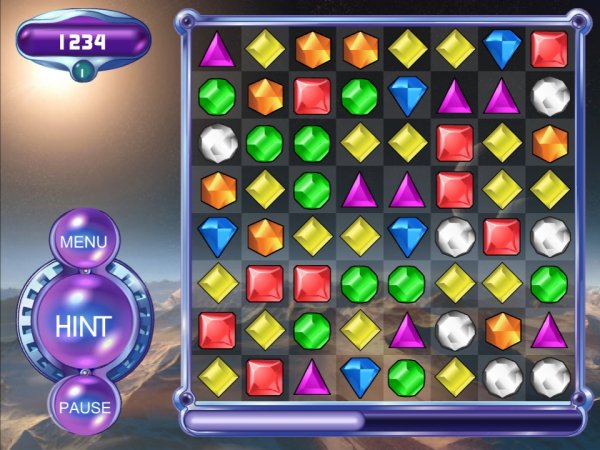Viewport: 600px width, 450px height.
Task: Pick the white gem in the leftmost column
Action: tap(217, 143)
